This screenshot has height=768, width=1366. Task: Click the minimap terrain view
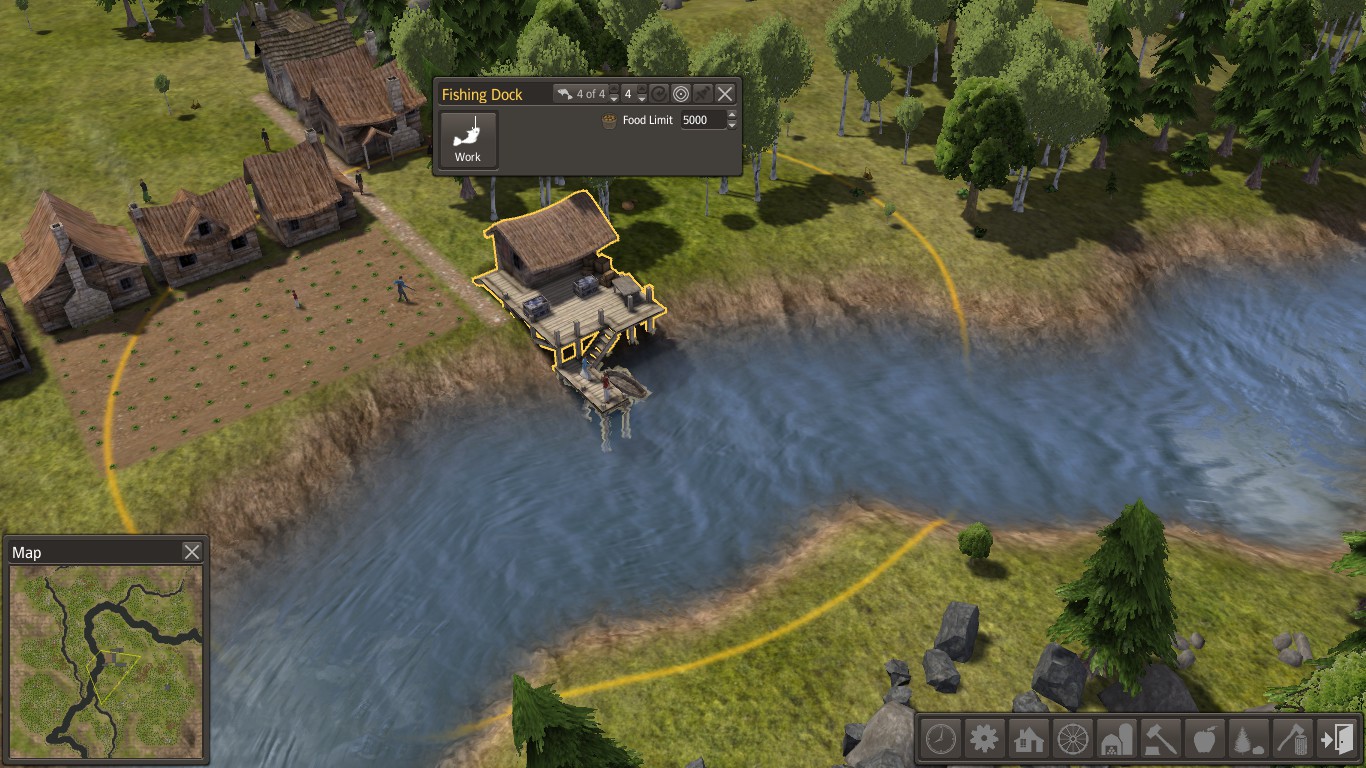coord(106,662)
